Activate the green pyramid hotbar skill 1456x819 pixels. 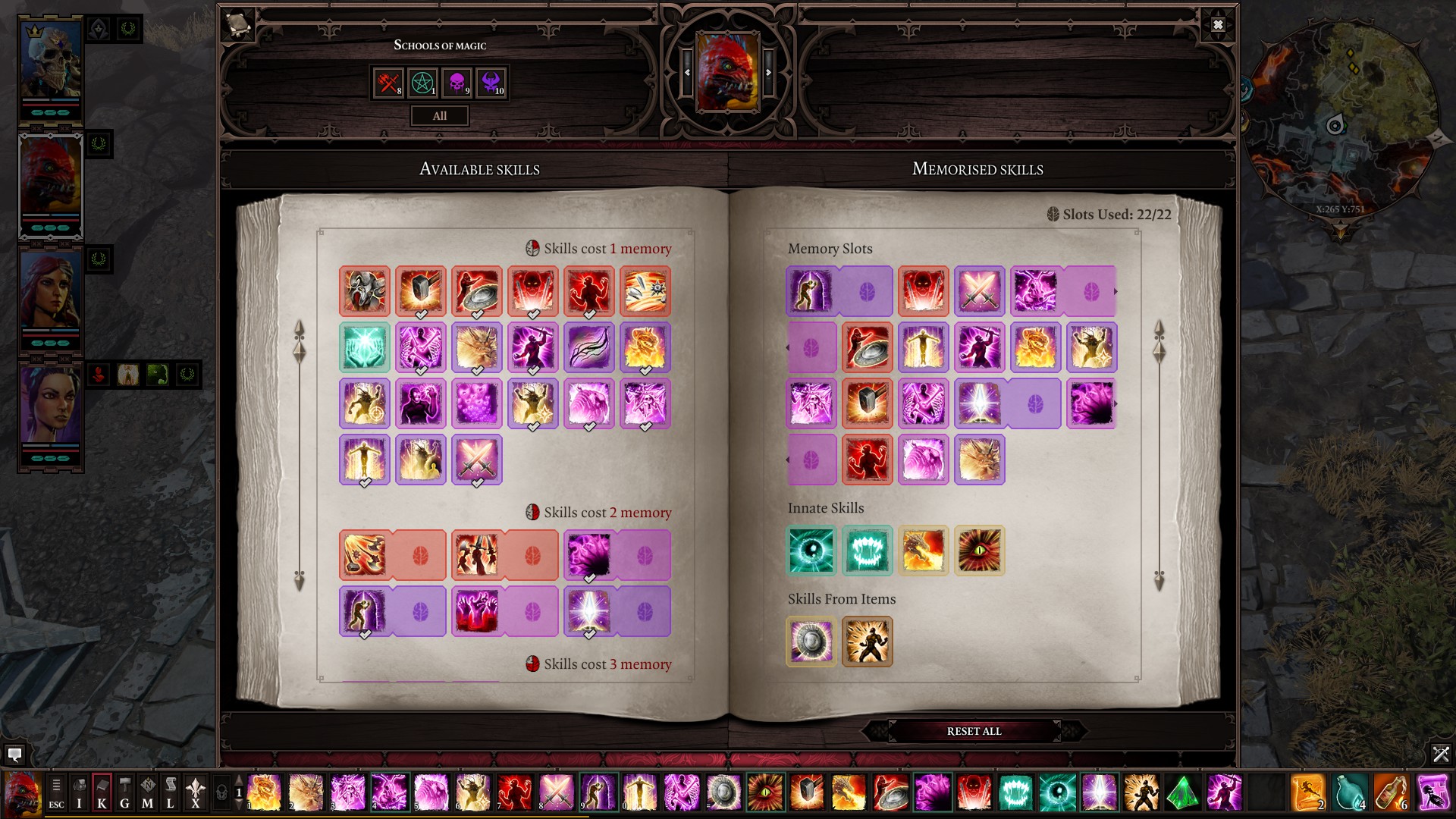[x=1182, y=793]
